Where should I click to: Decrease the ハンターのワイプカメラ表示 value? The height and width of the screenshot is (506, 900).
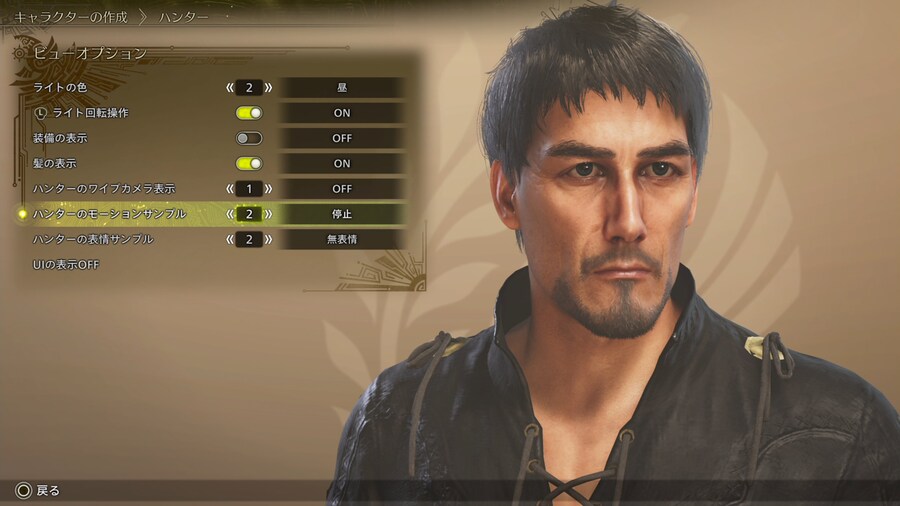tap(230, 189)
